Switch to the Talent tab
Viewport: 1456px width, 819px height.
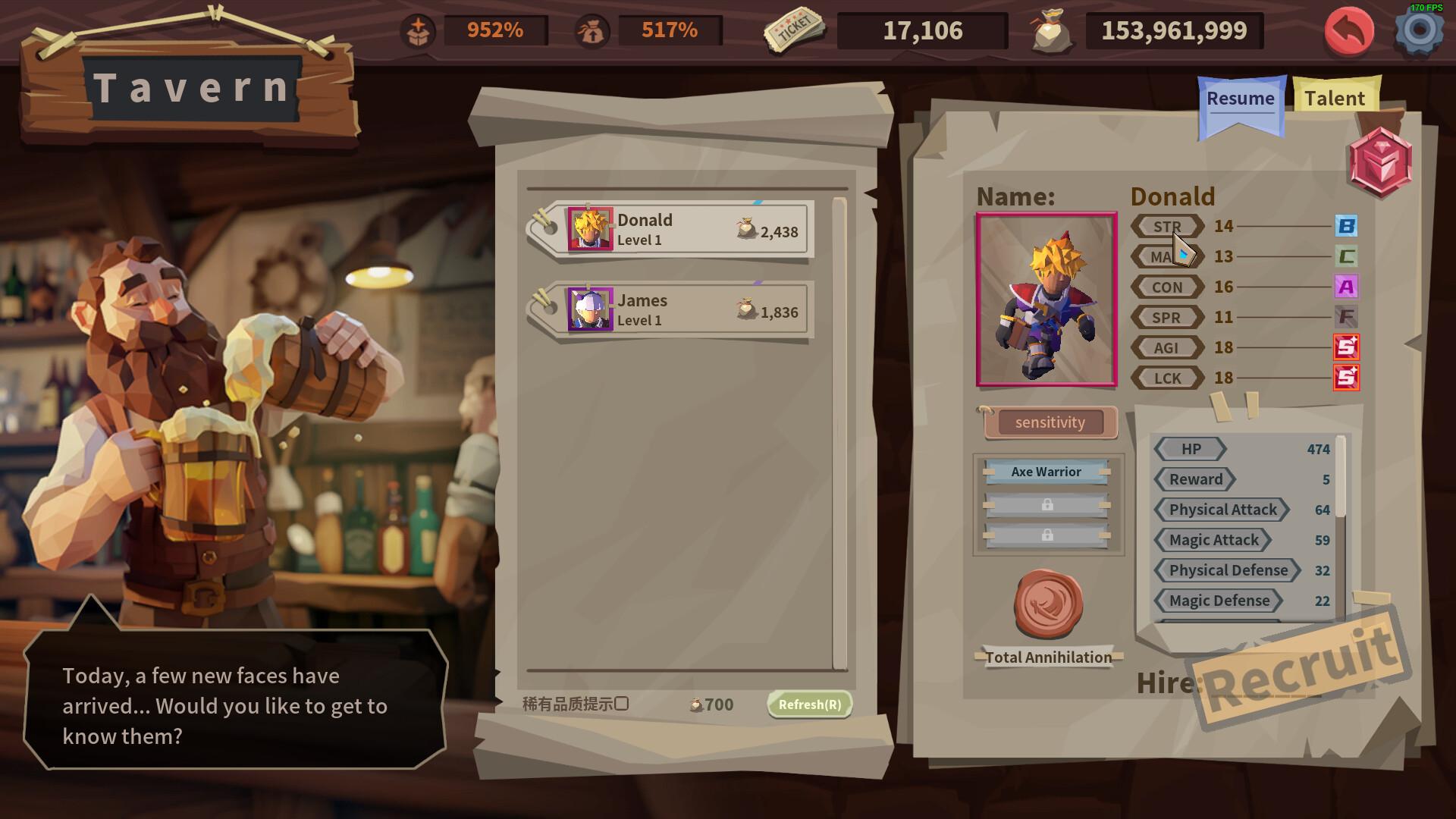coord(1335,98)
